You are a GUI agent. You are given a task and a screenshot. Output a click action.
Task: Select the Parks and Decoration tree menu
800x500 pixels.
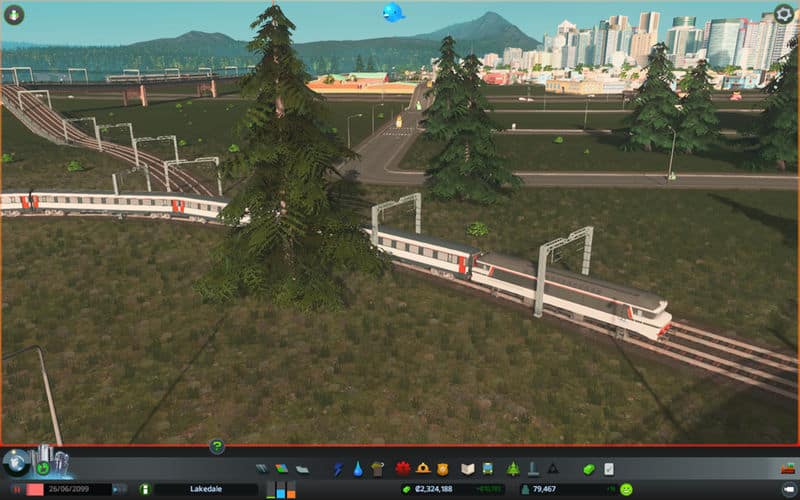point(513,468)
